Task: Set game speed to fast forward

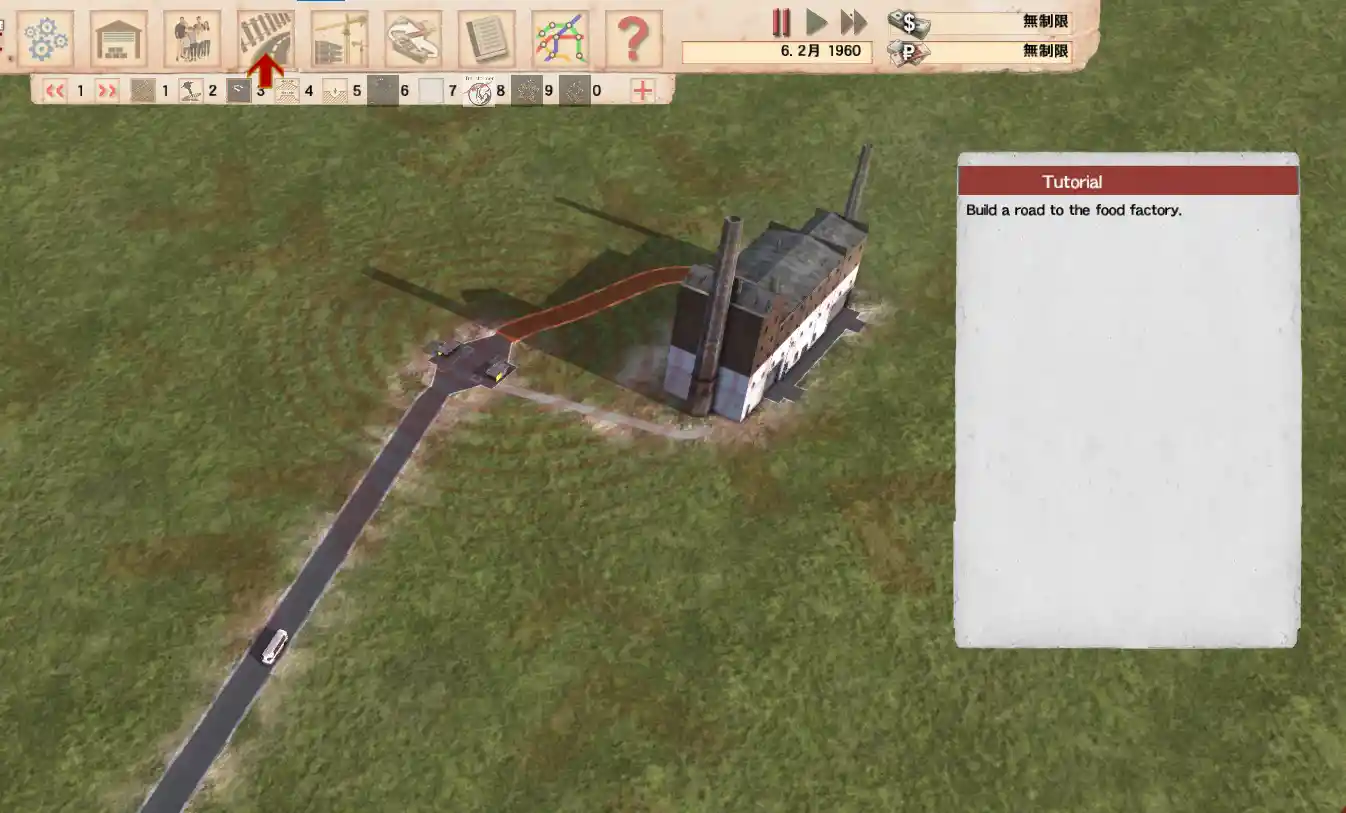Action: 853,22
